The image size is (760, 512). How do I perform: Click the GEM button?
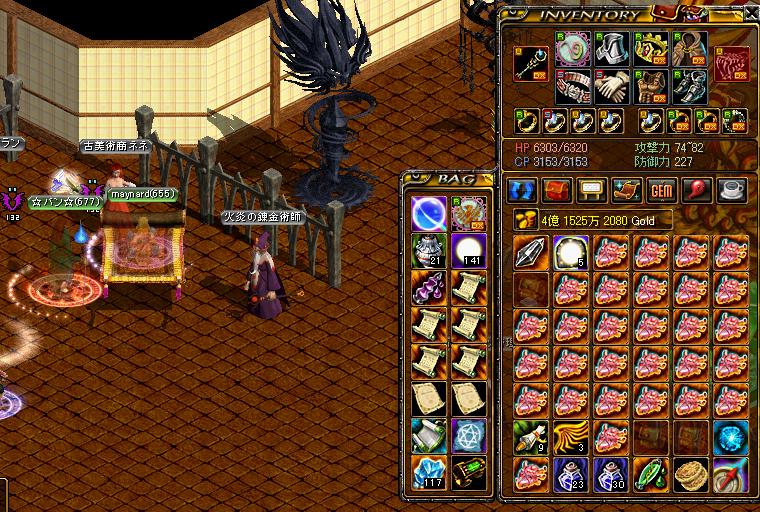pos(662,190)
